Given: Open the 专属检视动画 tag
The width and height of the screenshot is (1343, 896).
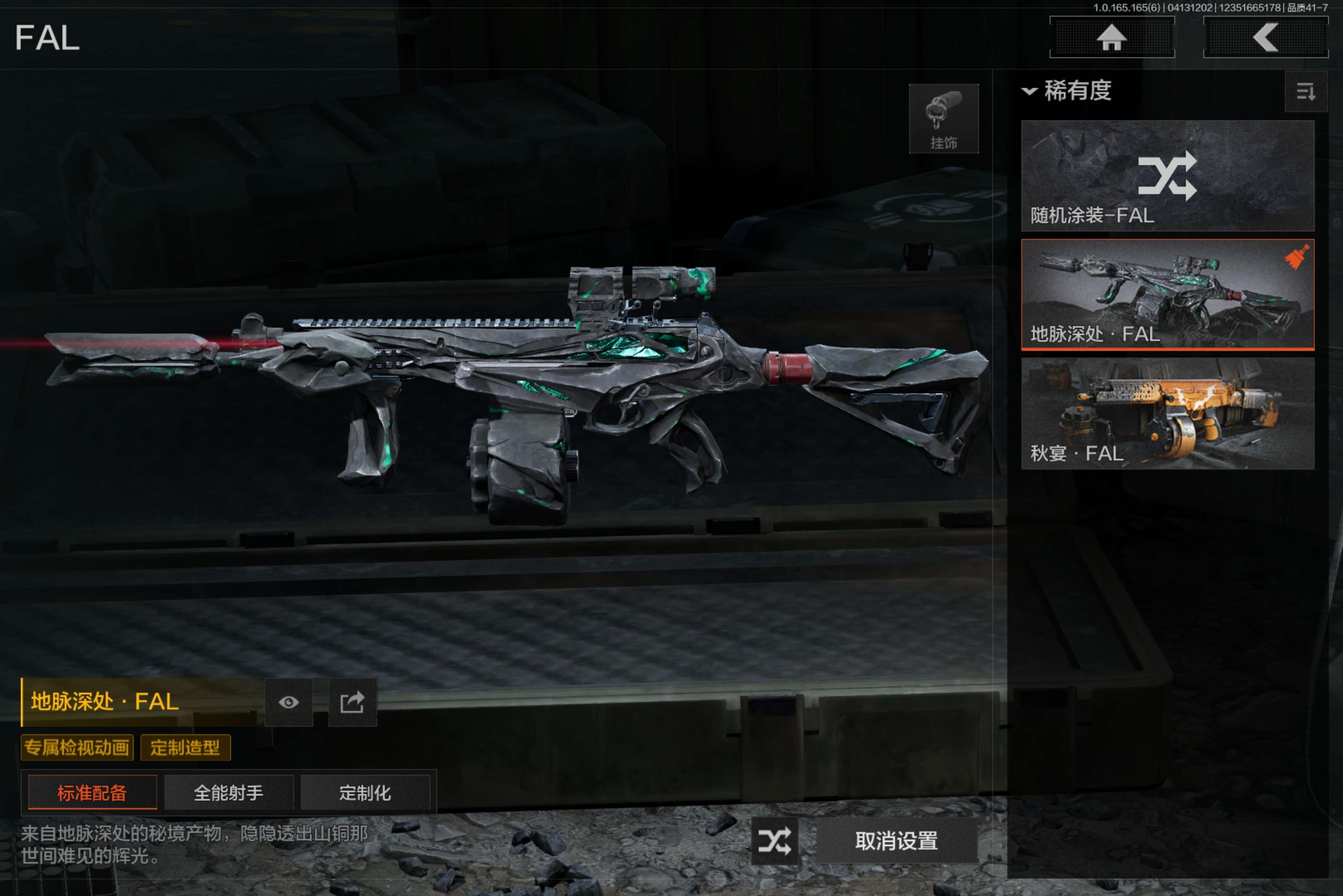Looking at the screenshot, I should point(77,748).
